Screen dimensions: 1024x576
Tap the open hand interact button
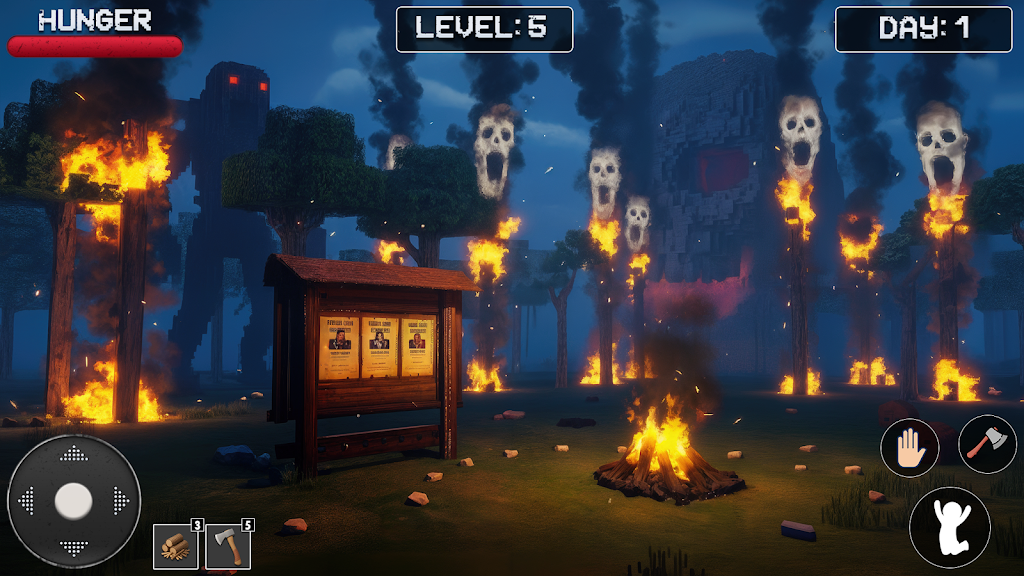(909, 447)
